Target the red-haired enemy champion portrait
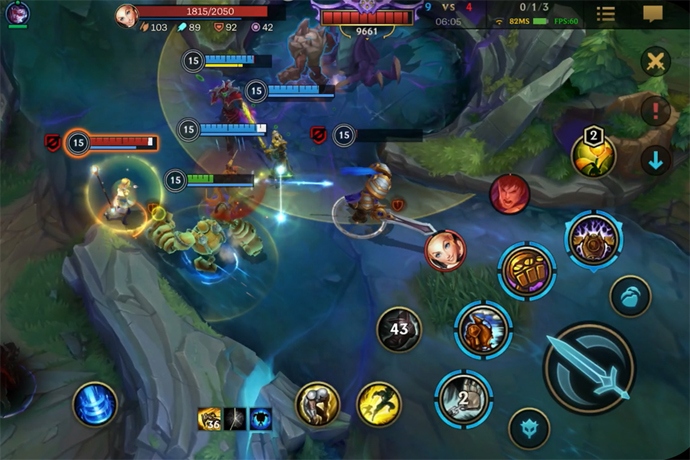Screen dimensions: 690x460 click(509, 194)
